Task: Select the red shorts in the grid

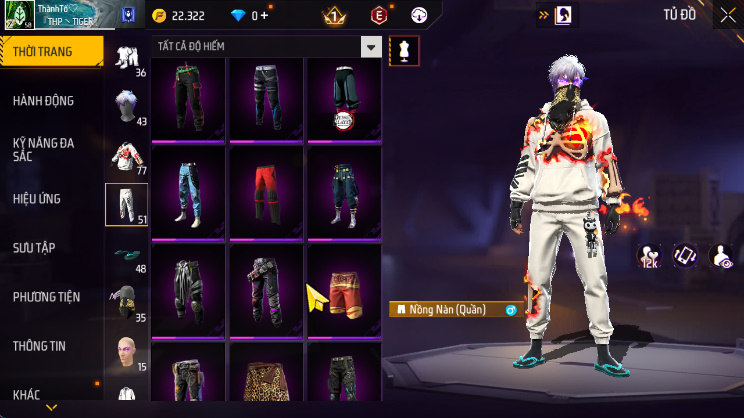Action: pyautogui.click(x=343, y=288)
